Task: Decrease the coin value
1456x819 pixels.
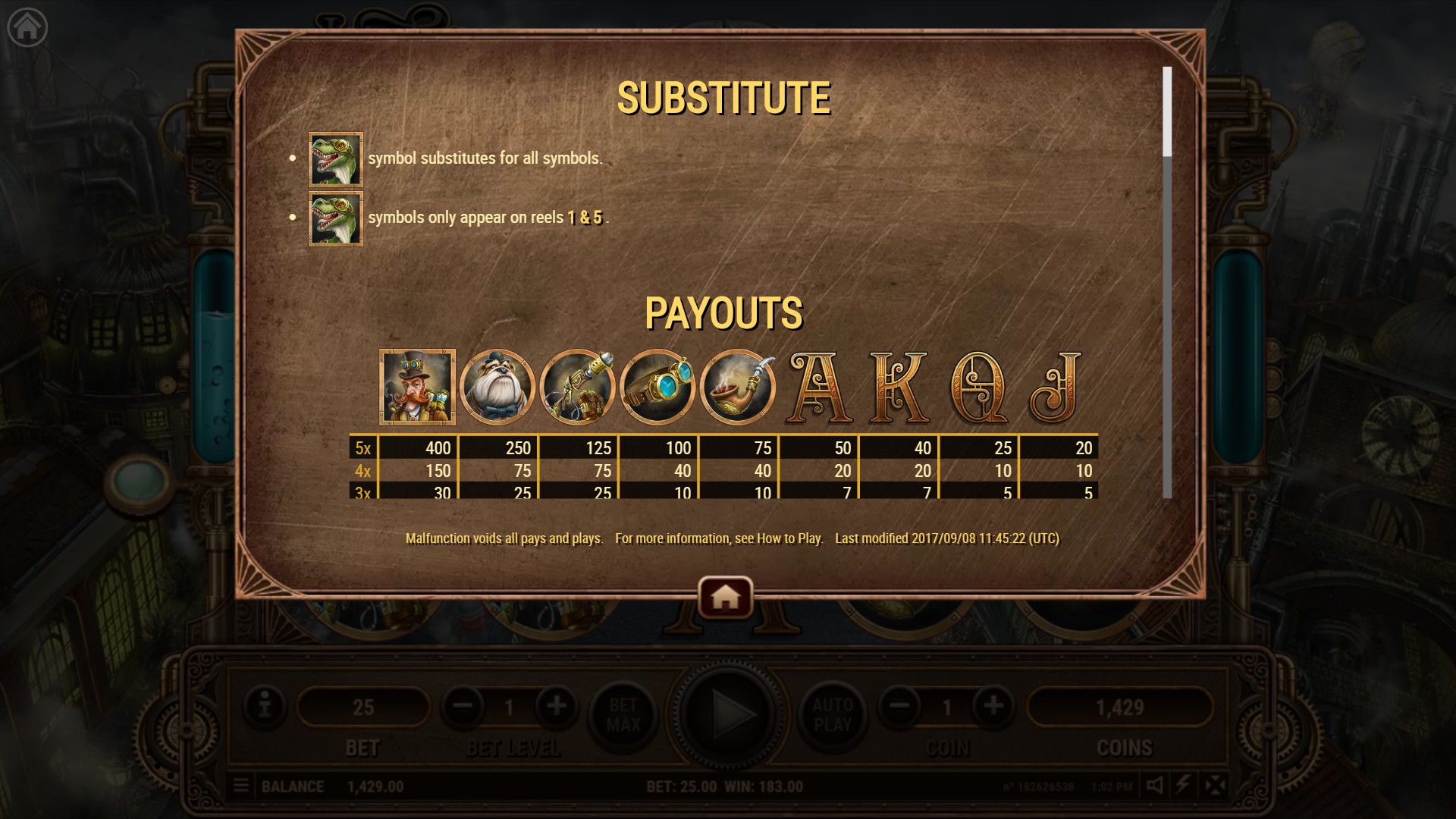Action: point(899,707)
